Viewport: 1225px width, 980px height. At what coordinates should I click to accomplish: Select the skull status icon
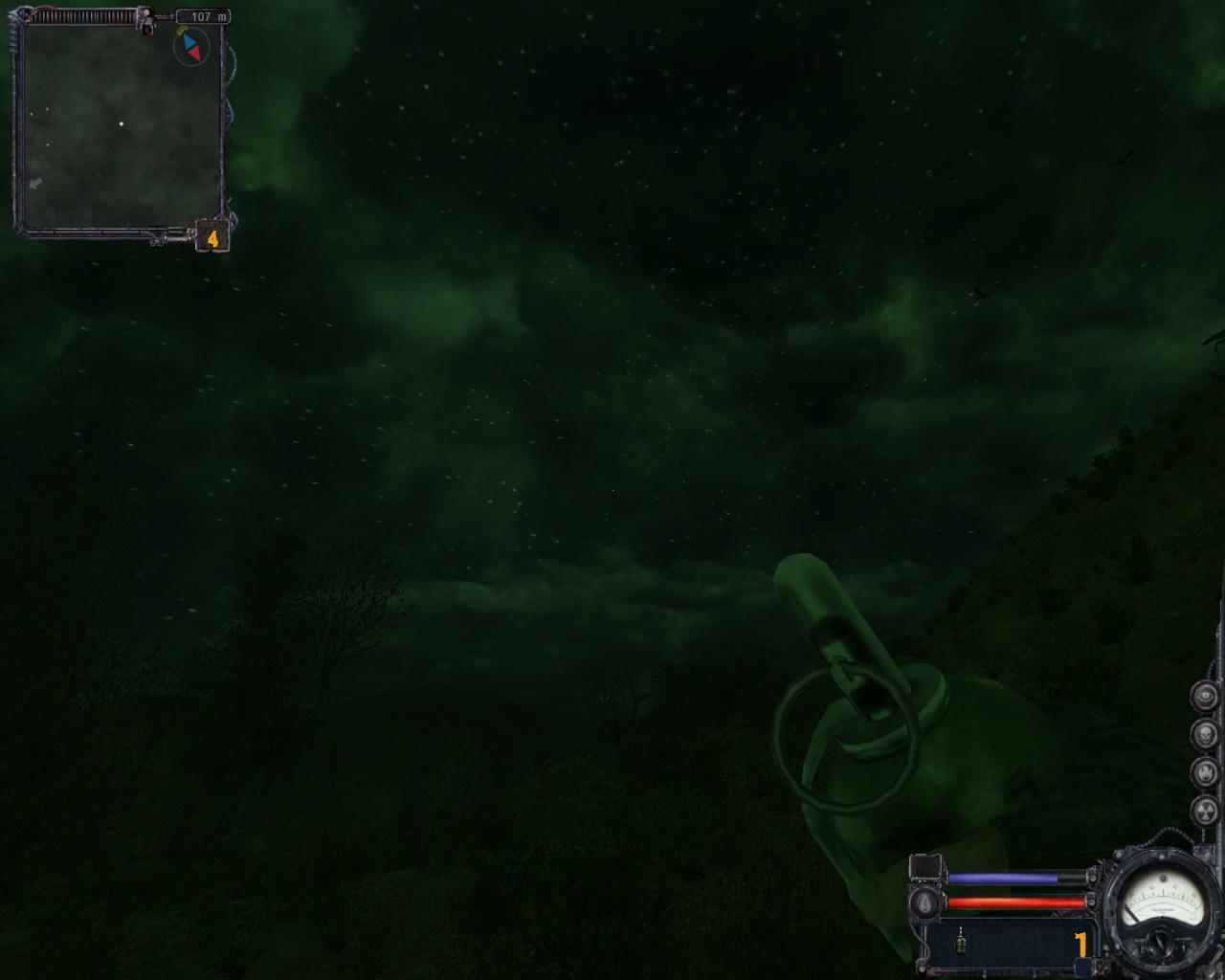1205,734
